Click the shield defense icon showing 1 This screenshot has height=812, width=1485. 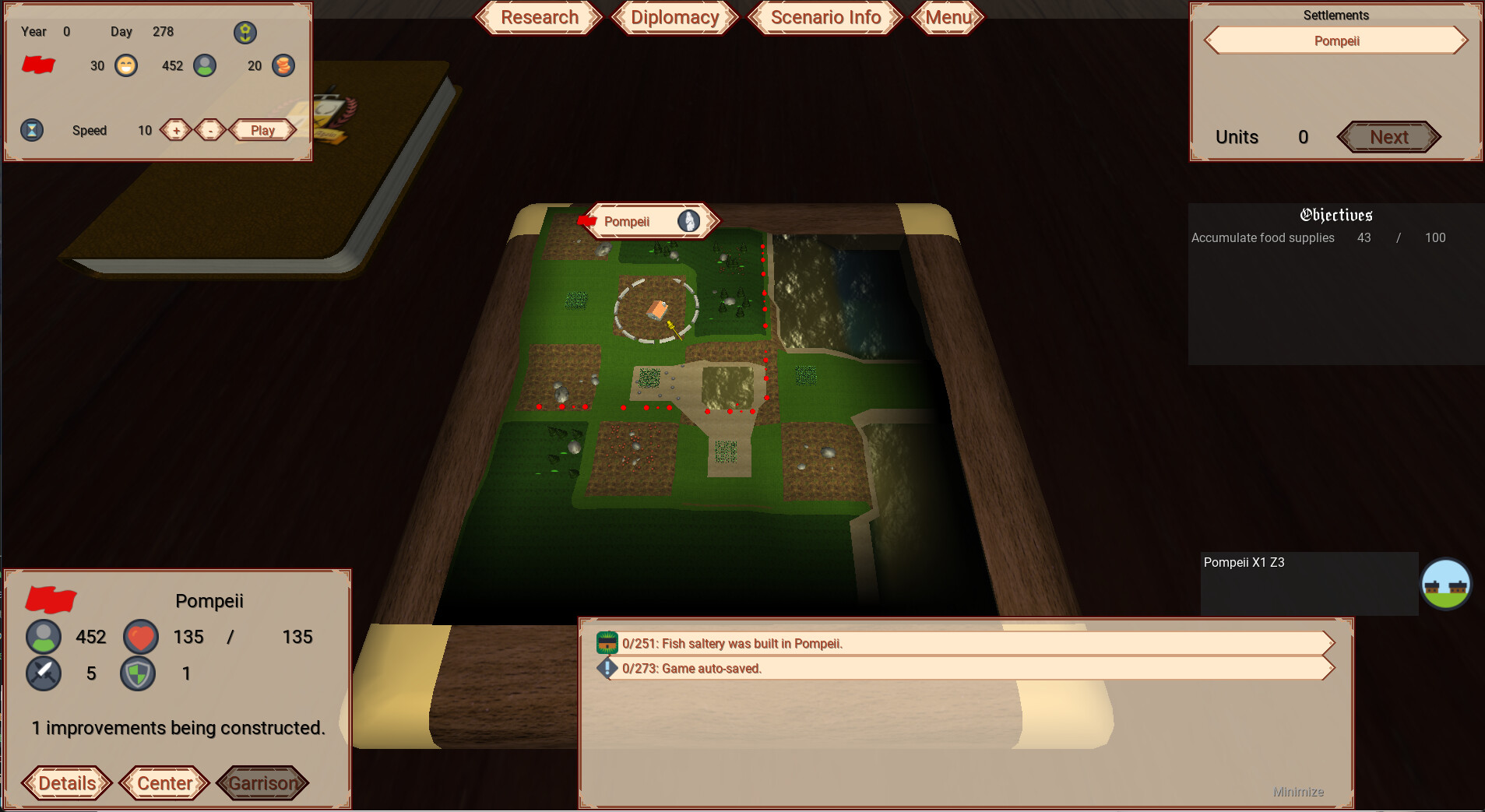[x=138, y=673]
